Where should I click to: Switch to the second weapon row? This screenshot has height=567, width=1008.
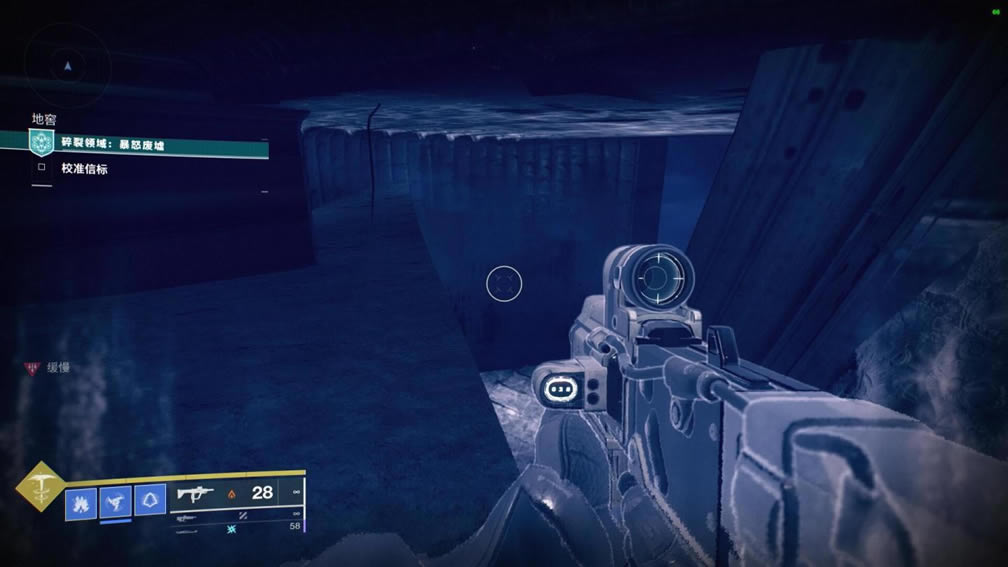tap(236, 517)
